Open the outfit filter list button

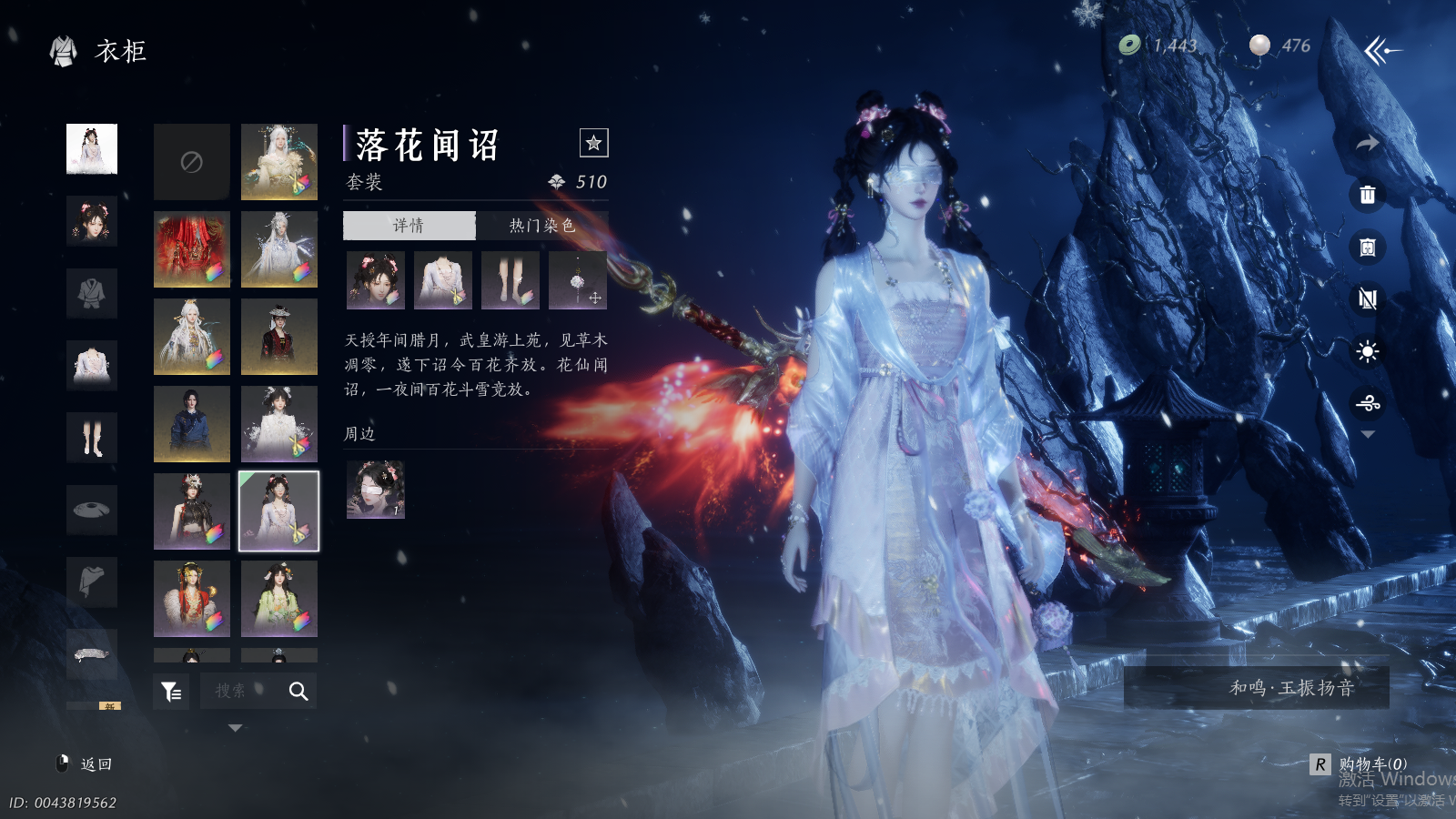171,692
